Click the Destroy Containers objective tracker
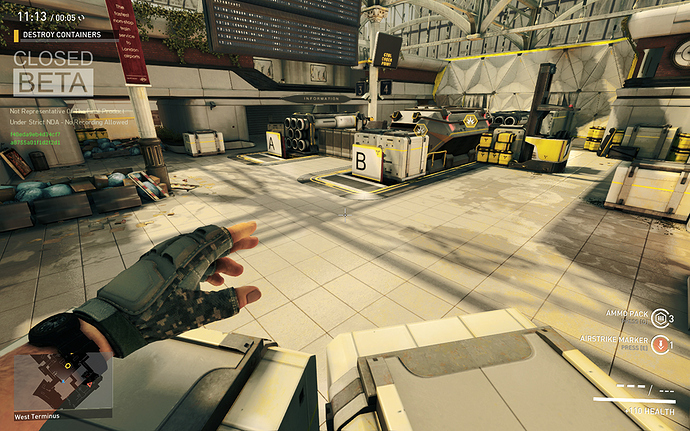The height and width of the screenshot is (431, 690). point(62,34)
